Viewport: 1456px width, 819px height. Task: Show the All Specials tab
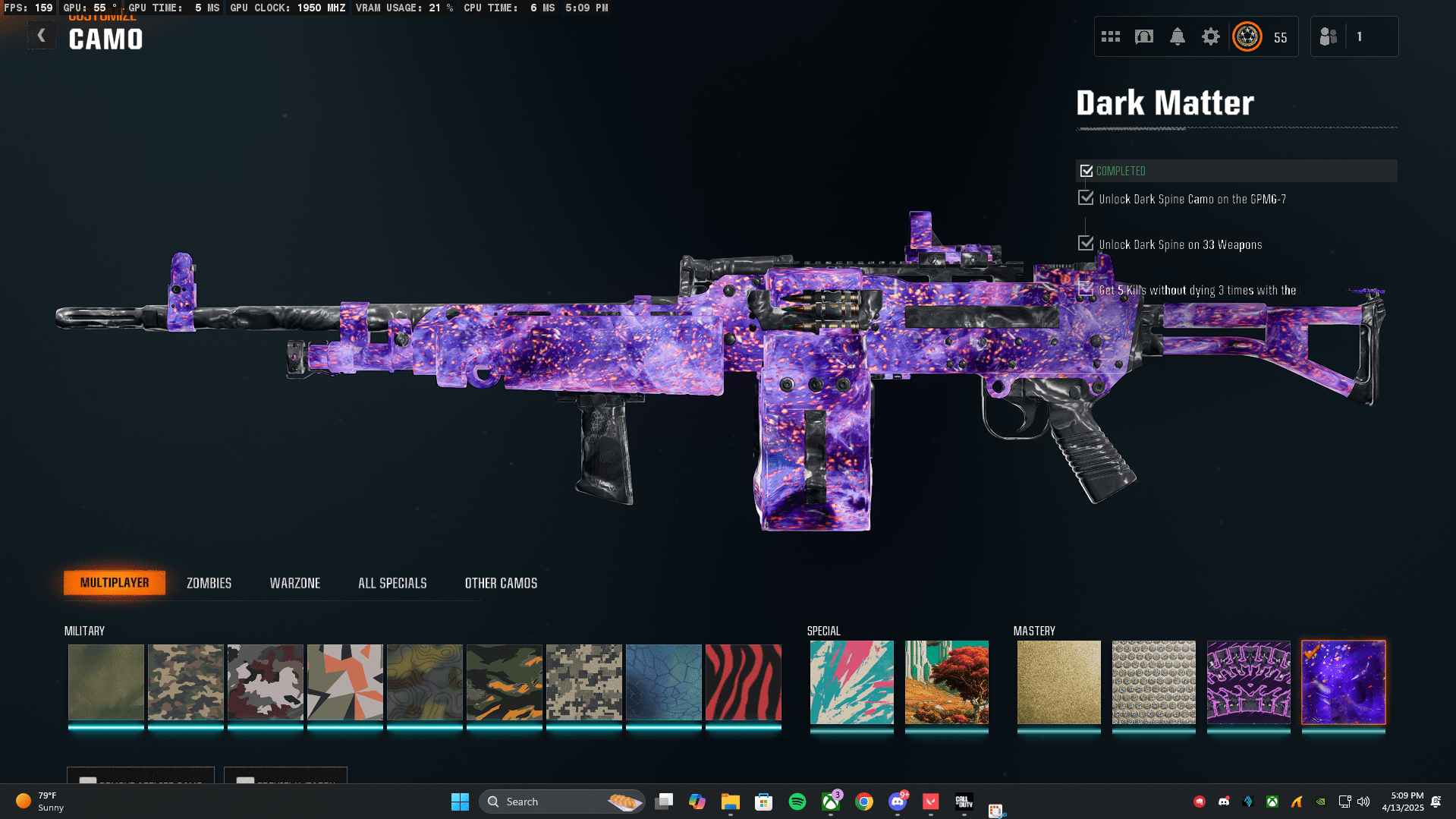click(392, 583)
